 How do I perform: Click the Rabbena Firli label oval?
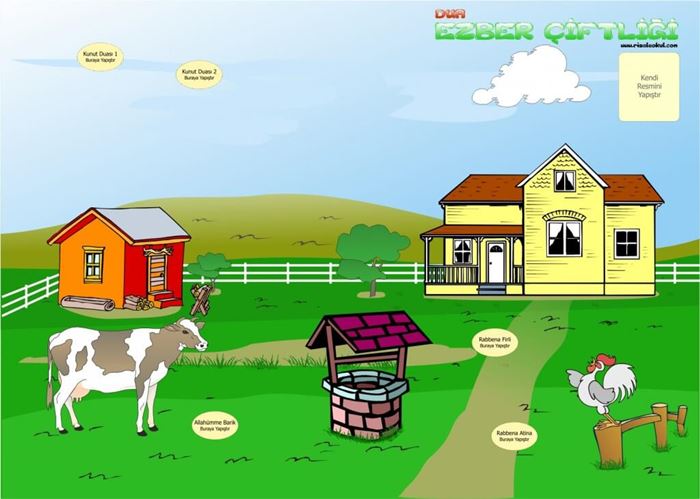495,342
